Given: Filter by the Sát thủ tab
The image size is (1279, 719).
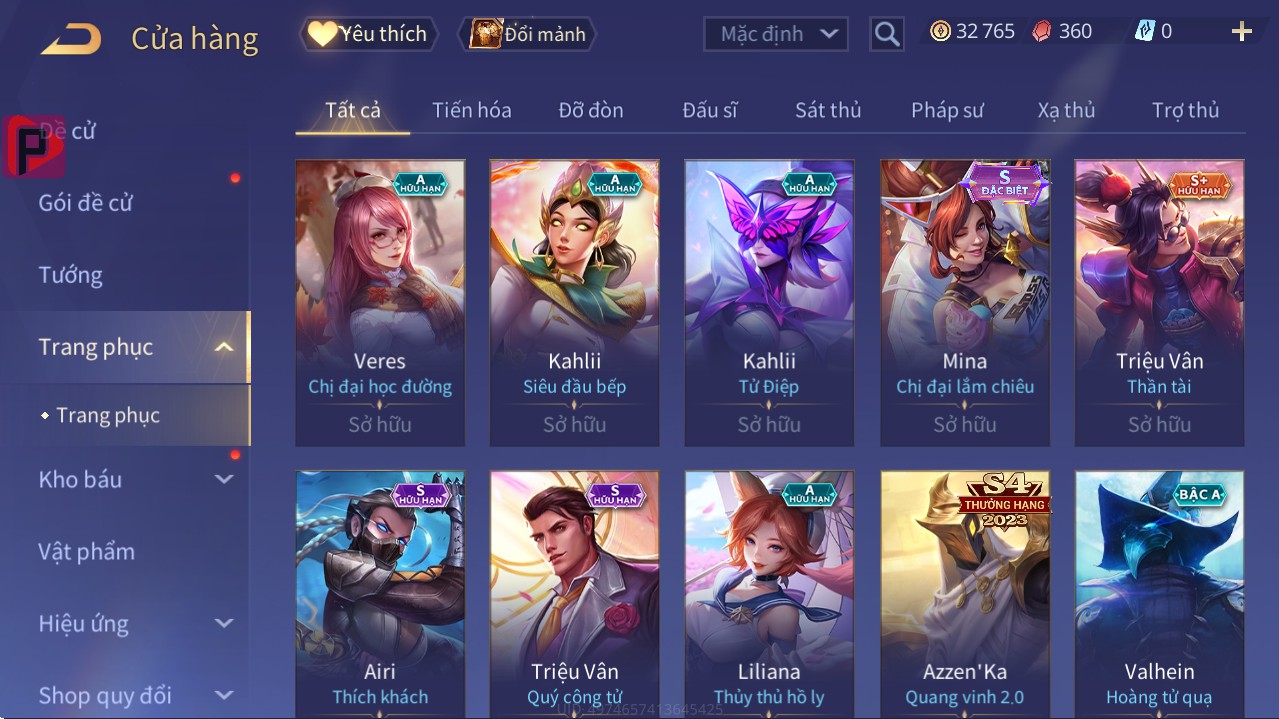Looking at the screenshot, I should pos(828,110).
